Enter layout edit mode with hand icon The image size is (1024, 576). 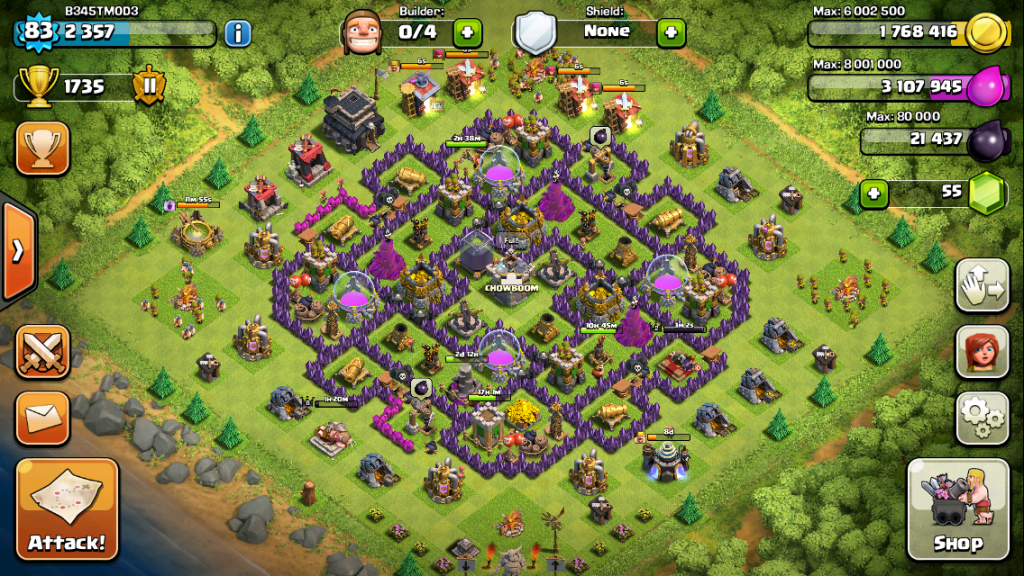pos(982,286)
